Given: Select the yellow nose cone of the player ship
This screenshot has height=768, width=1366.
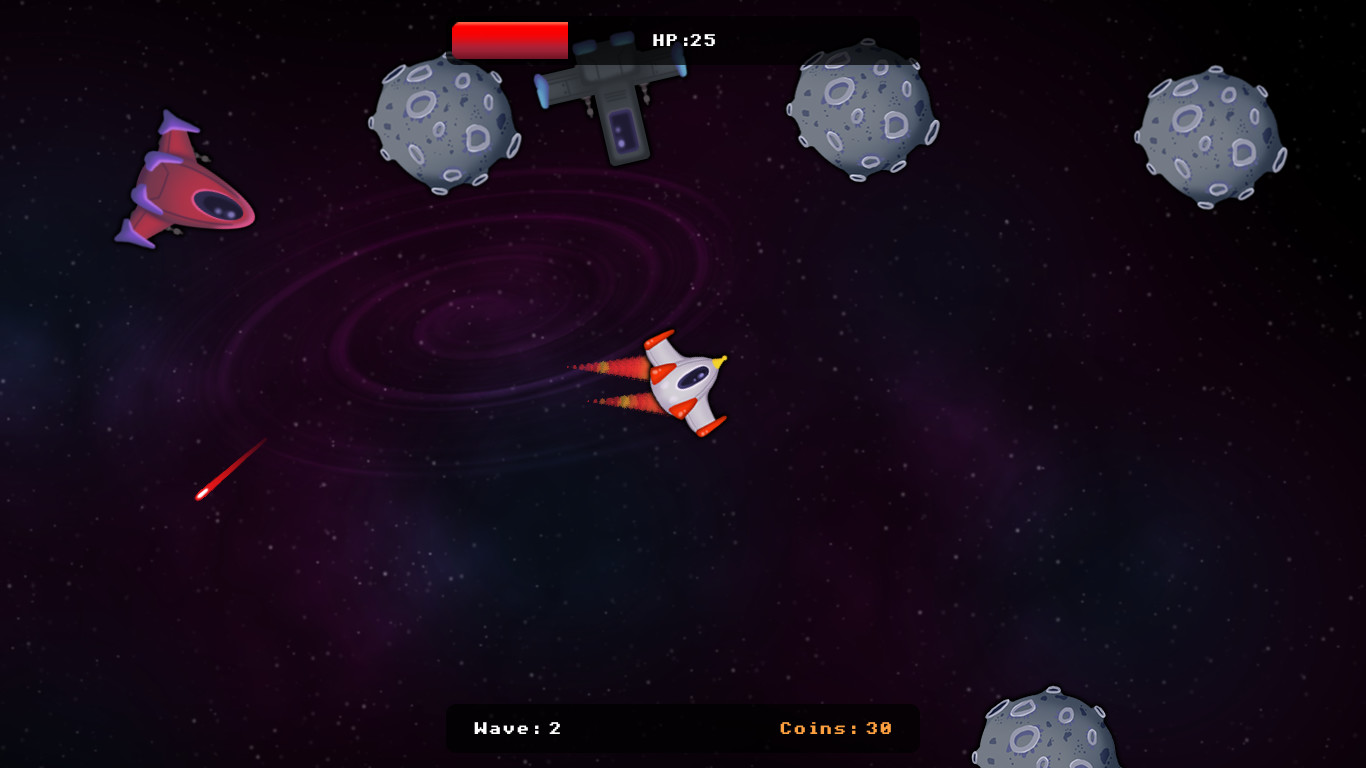Looking at the screenshot, I should point(720,360).
